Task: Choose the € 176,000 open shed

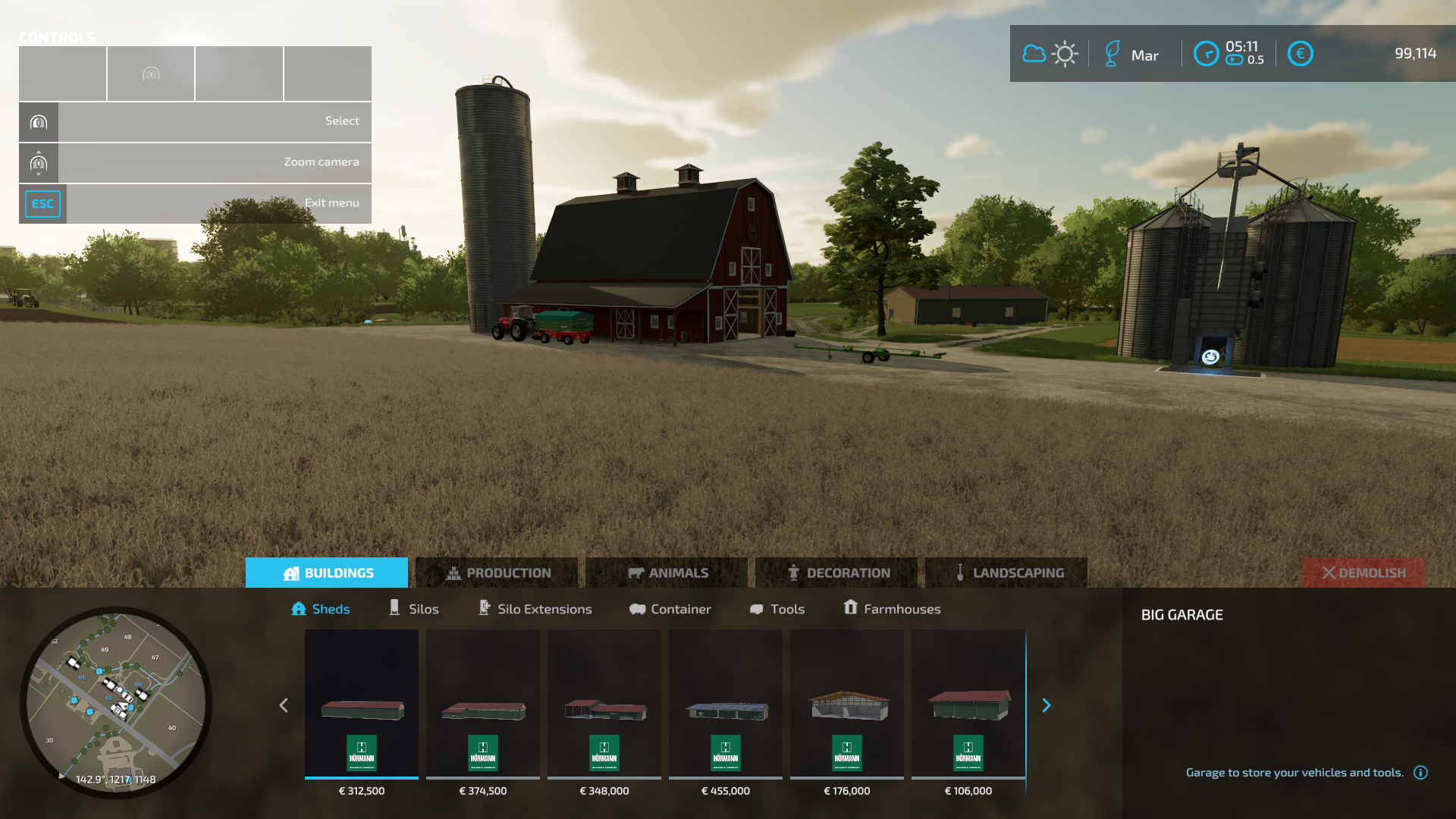Action: 847,705
